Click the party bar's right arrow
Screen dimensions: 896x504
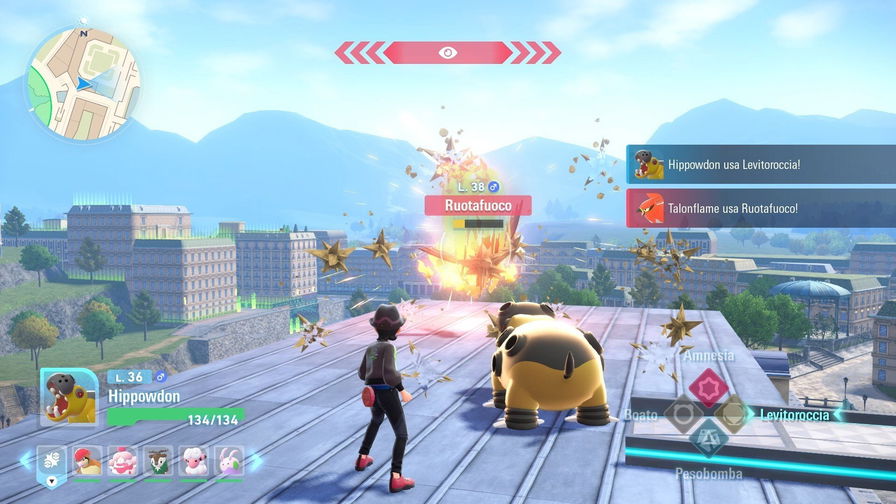point(256,461)
